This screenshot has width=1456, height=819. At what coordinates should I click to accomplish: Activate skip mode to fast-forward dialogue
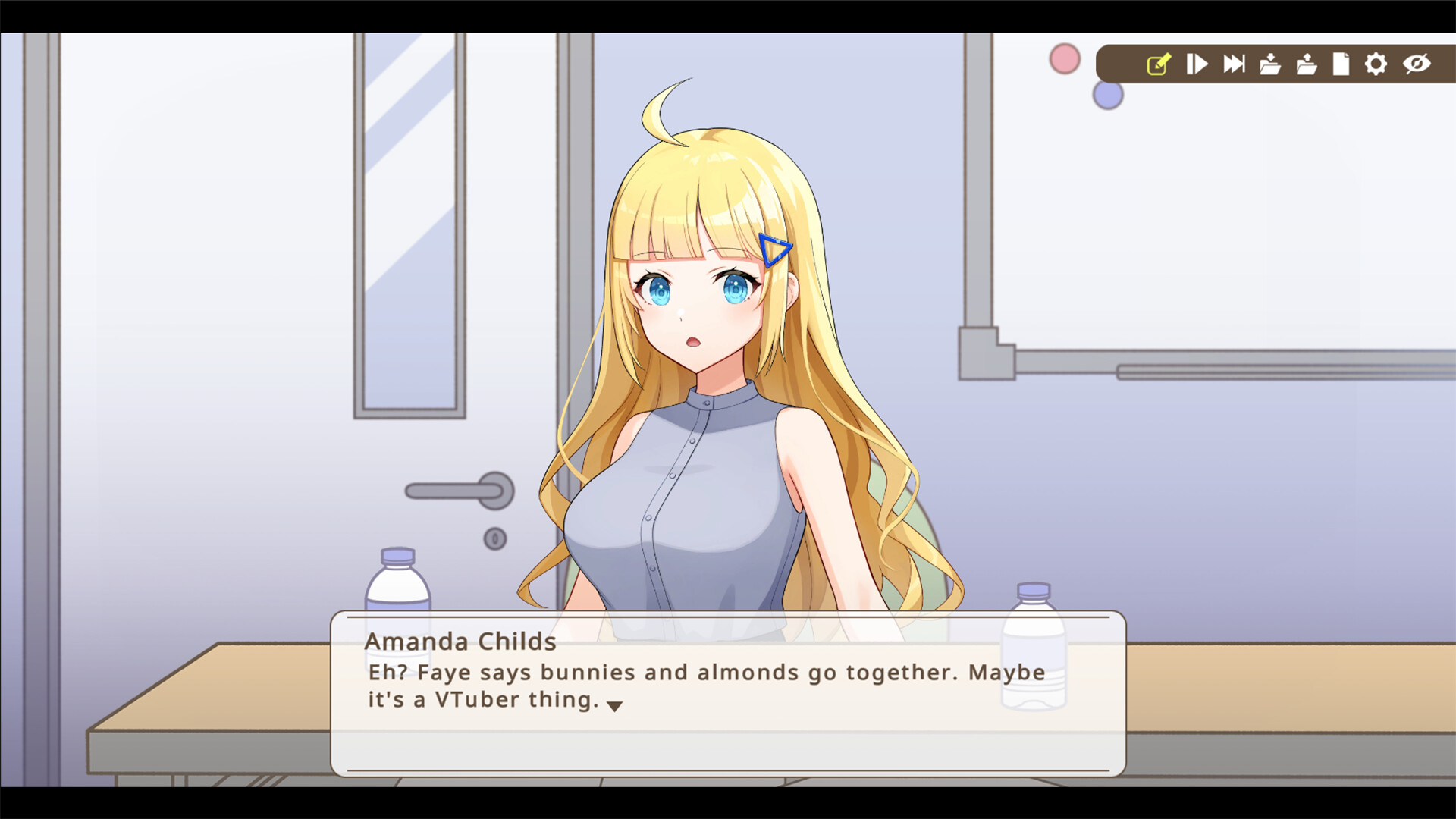tap(1234, 64)
